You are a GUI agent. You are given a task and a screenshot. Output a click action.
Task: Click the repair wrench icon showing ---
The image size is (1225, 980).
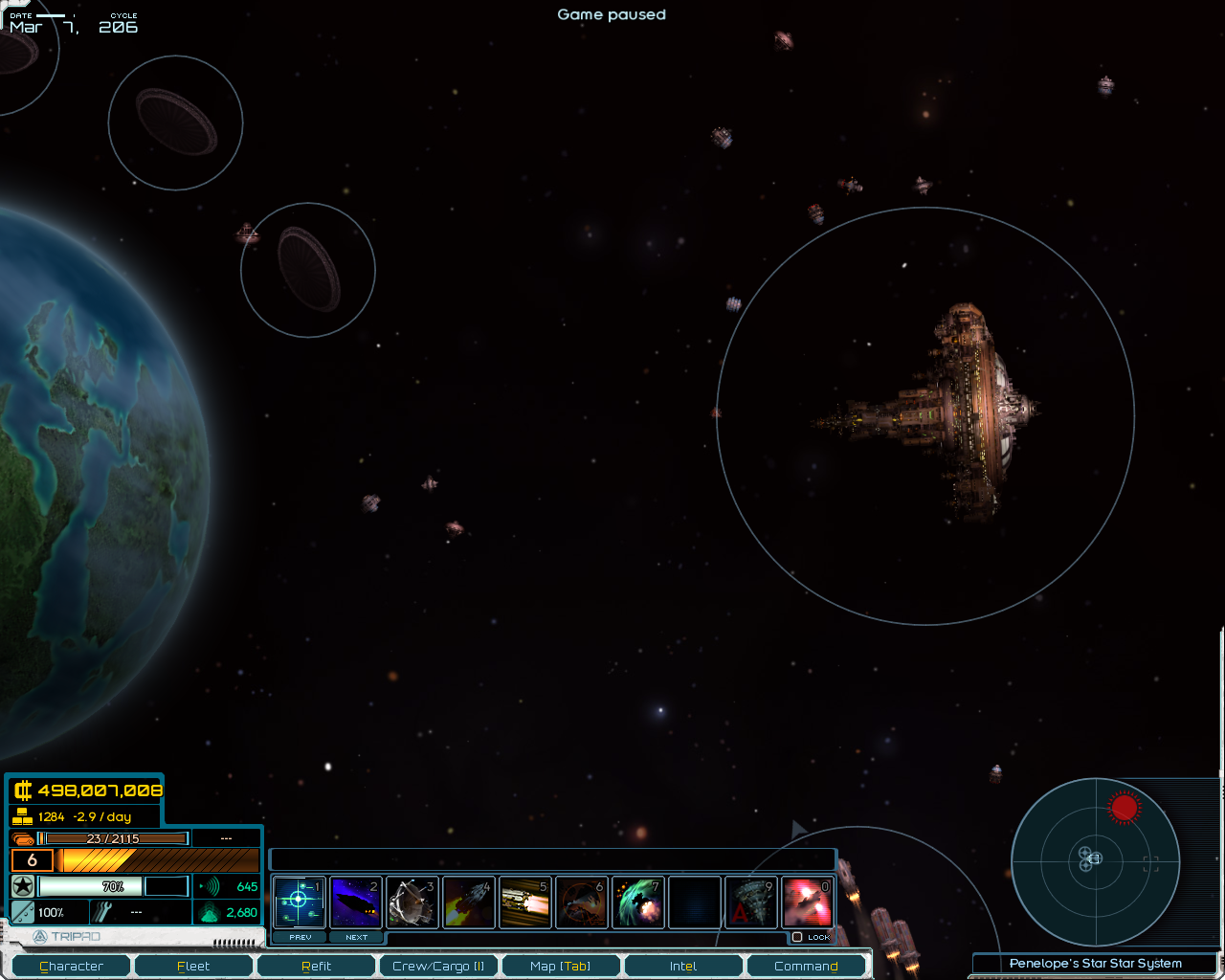click(105, 911)
